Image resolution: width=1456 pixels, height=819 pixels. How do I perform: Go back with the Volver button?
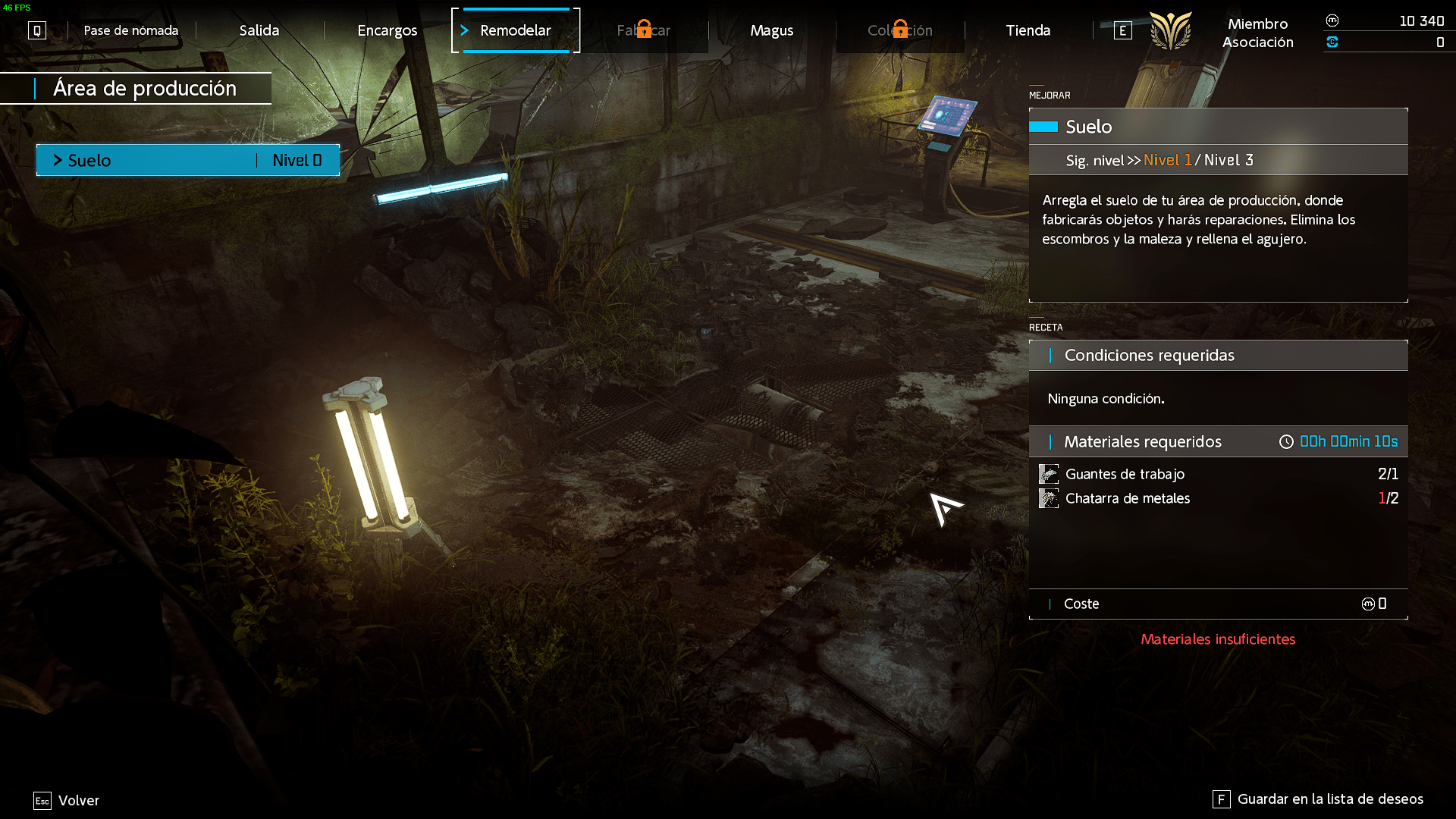[67, 801]
